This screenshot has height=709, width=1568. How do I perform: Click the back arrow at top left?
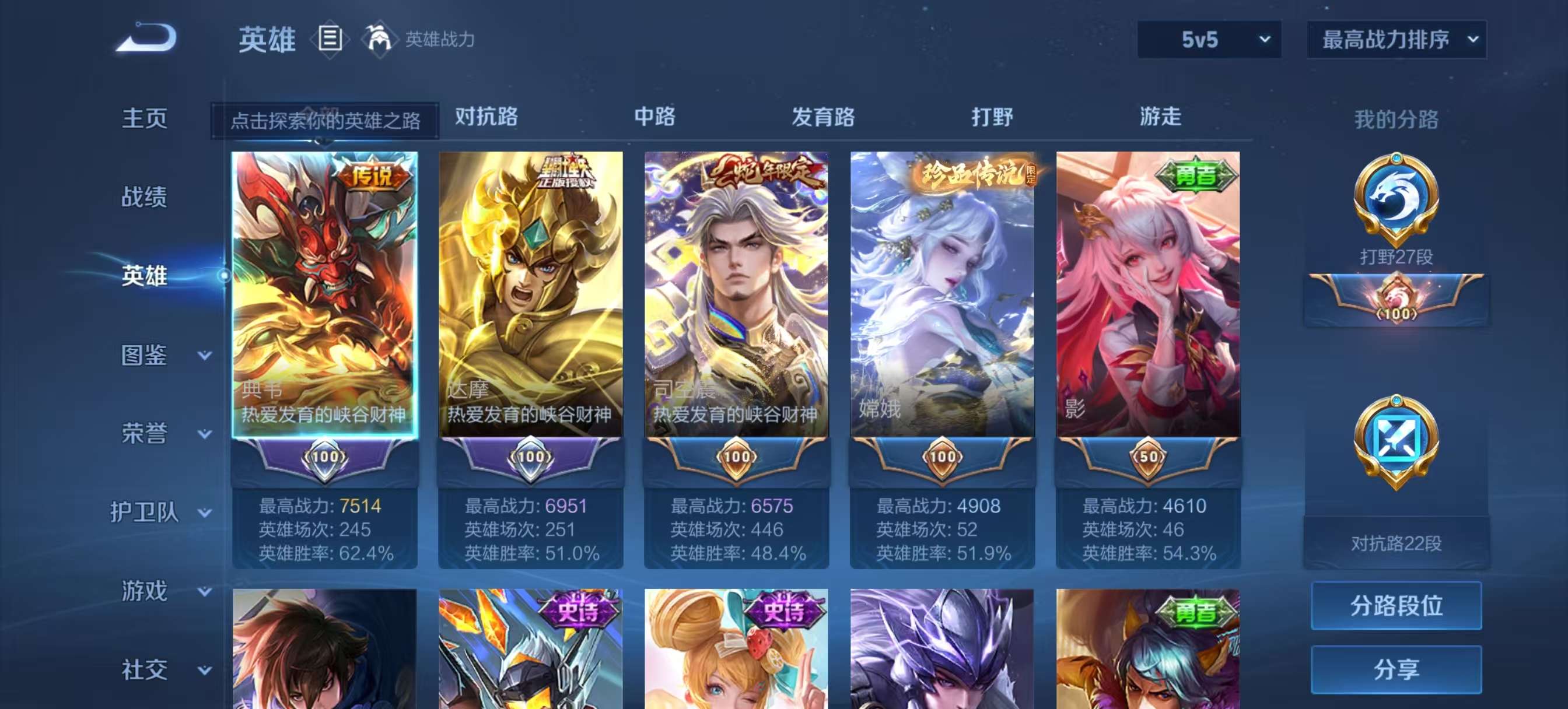[x=146, y=38]
